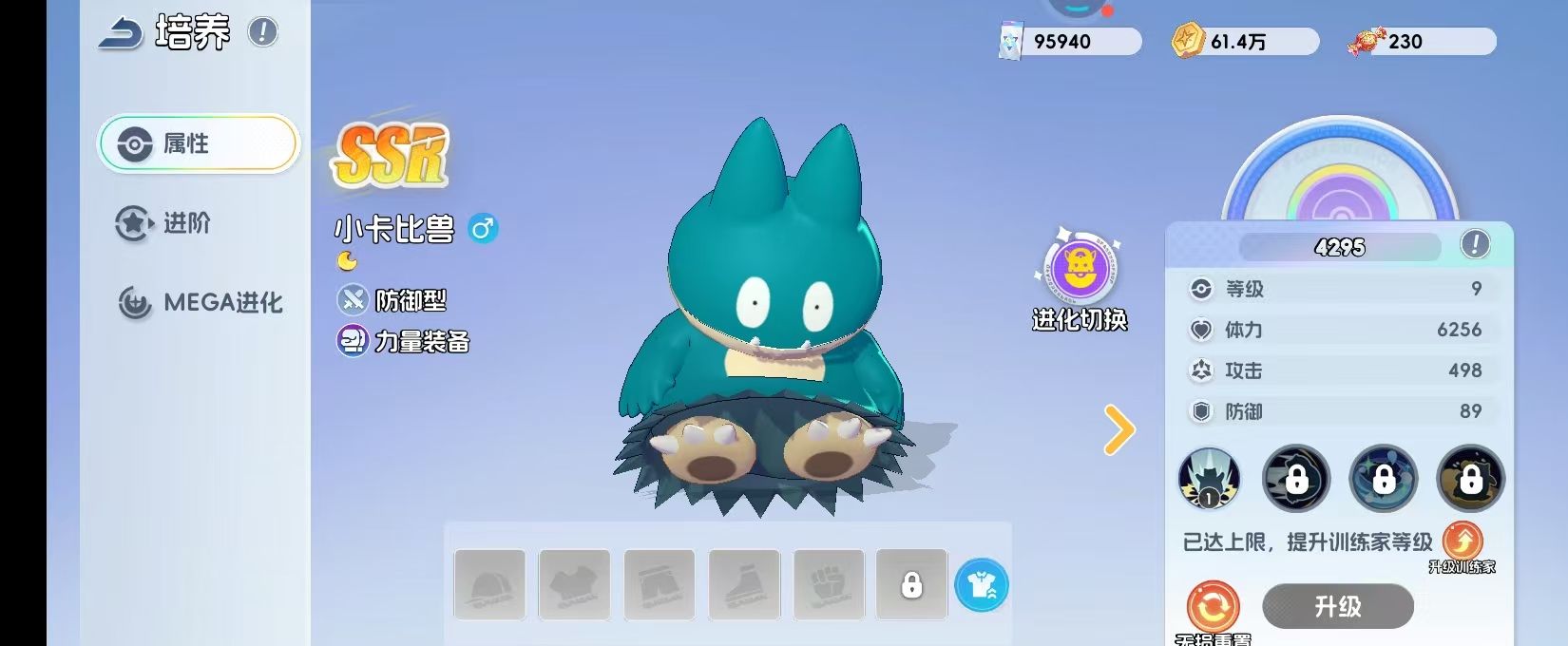1568x646 pixels.
Task: Open the power rating info icon
Action: [x=1474, y=245]
